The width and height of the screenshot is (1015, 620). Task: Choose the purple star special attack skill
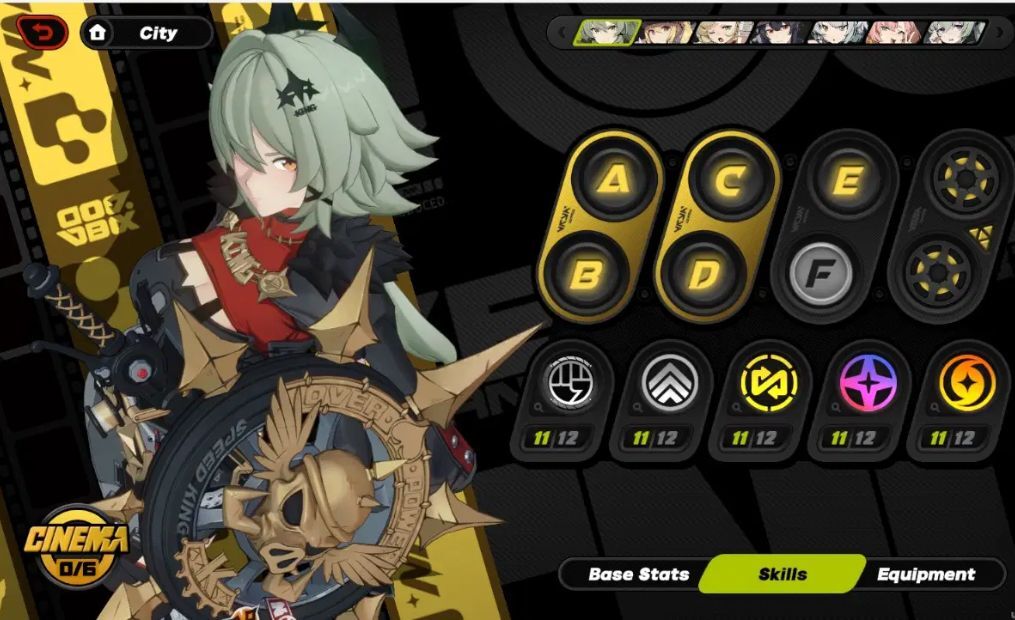click(867, 385)
